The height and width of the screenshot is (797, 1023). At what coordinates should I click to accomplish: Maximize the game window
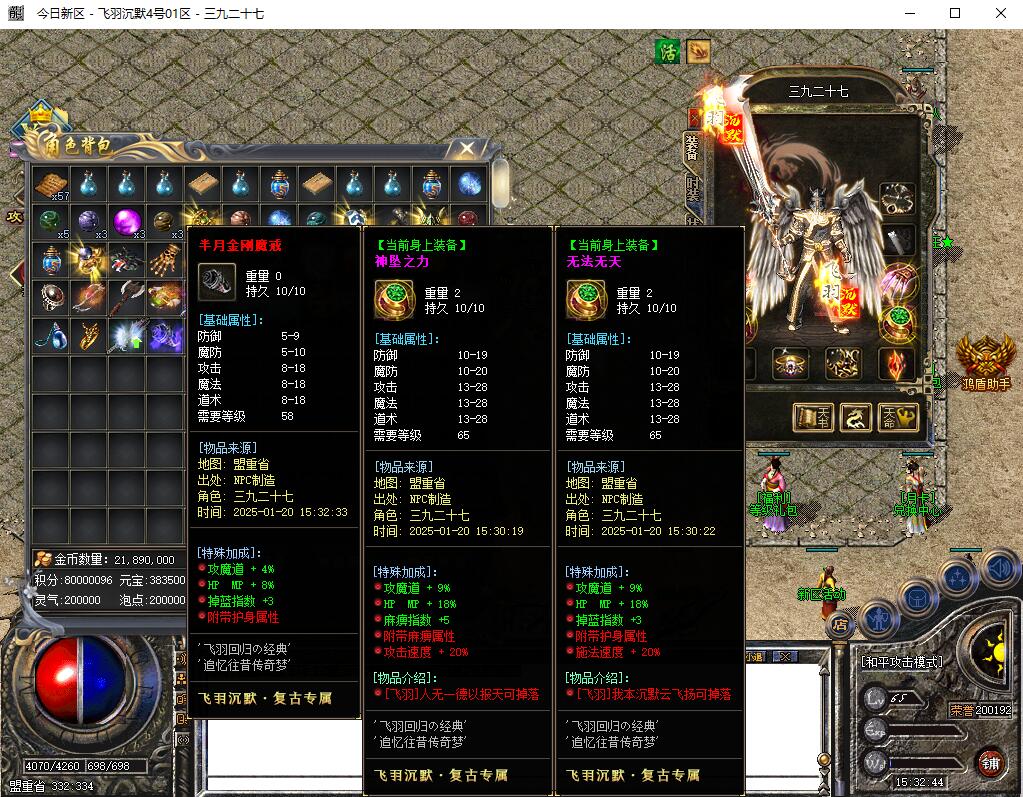pyautogui.click(x=955, y=14)
